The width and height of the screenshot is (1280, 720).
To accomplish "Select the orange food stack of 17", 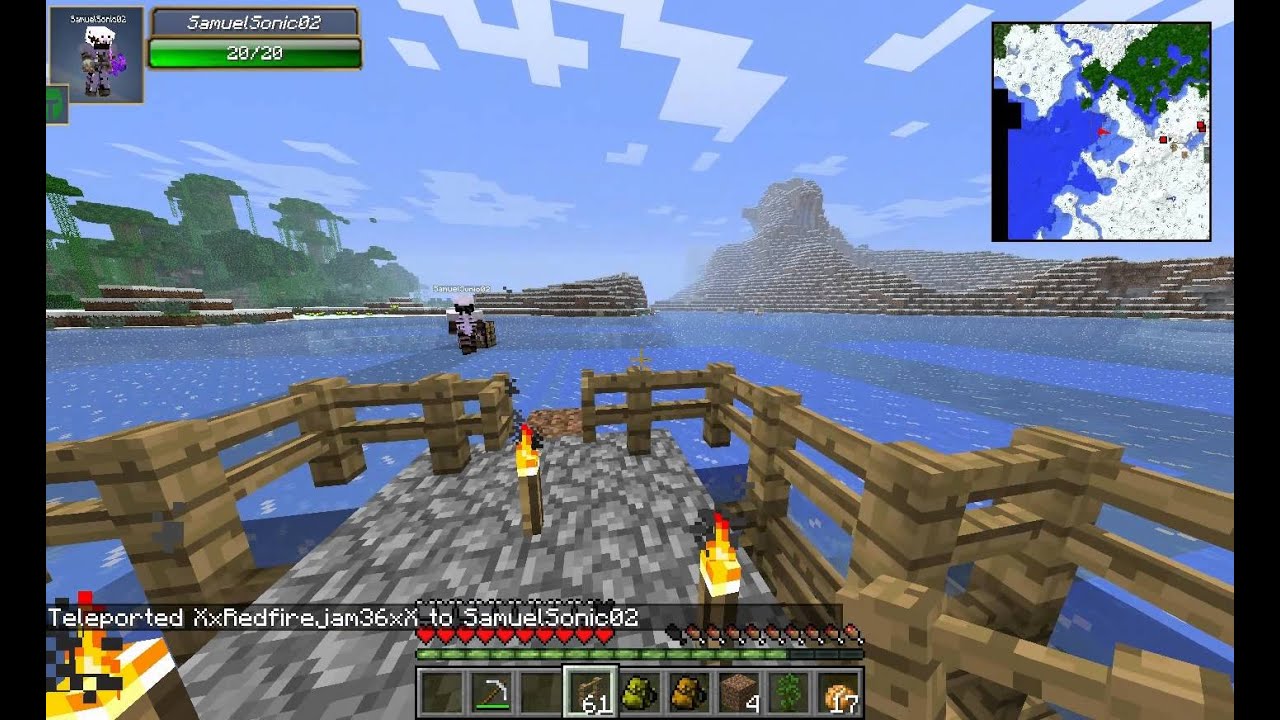I will pyautogui.click(x=841, y=692).
